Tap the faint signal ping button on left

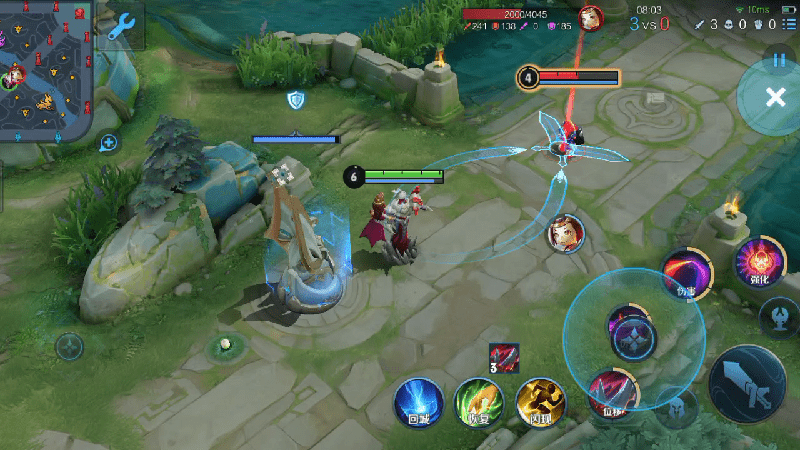[x=70, y=347]
